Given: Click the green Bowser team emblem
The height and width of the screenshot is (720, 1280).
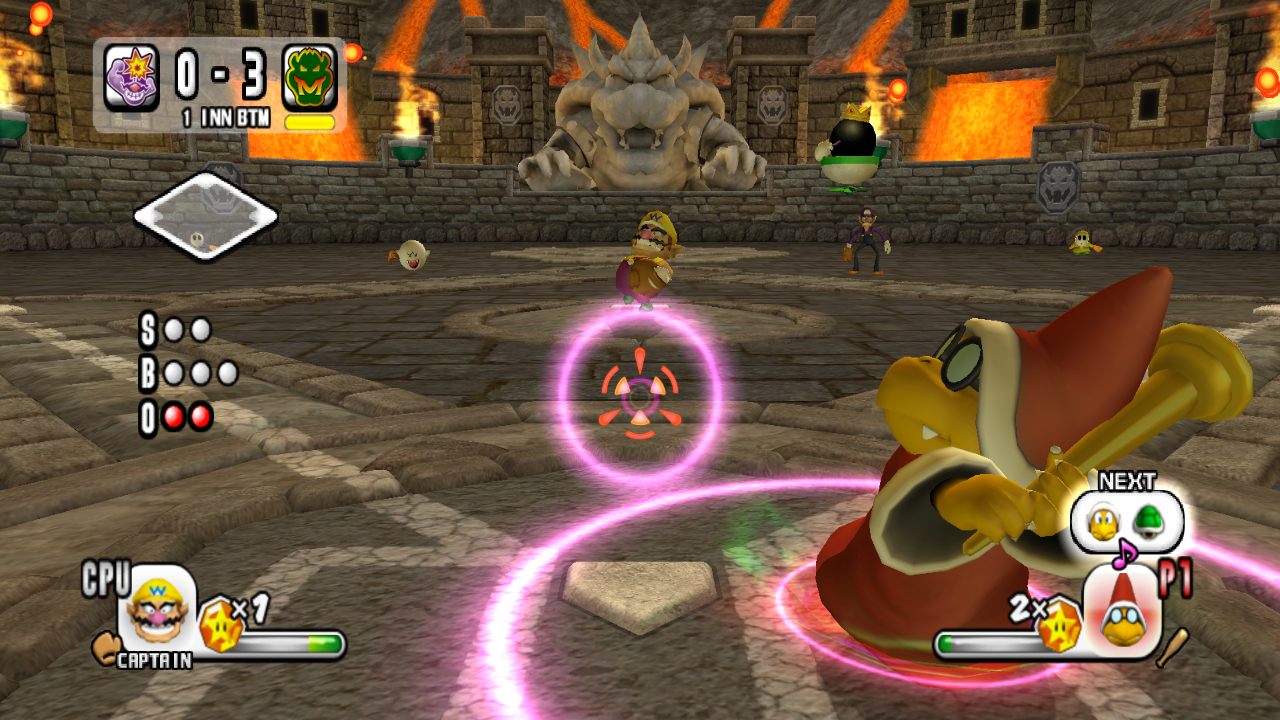Looking at the screenshot, I should [x=310, y=78].
